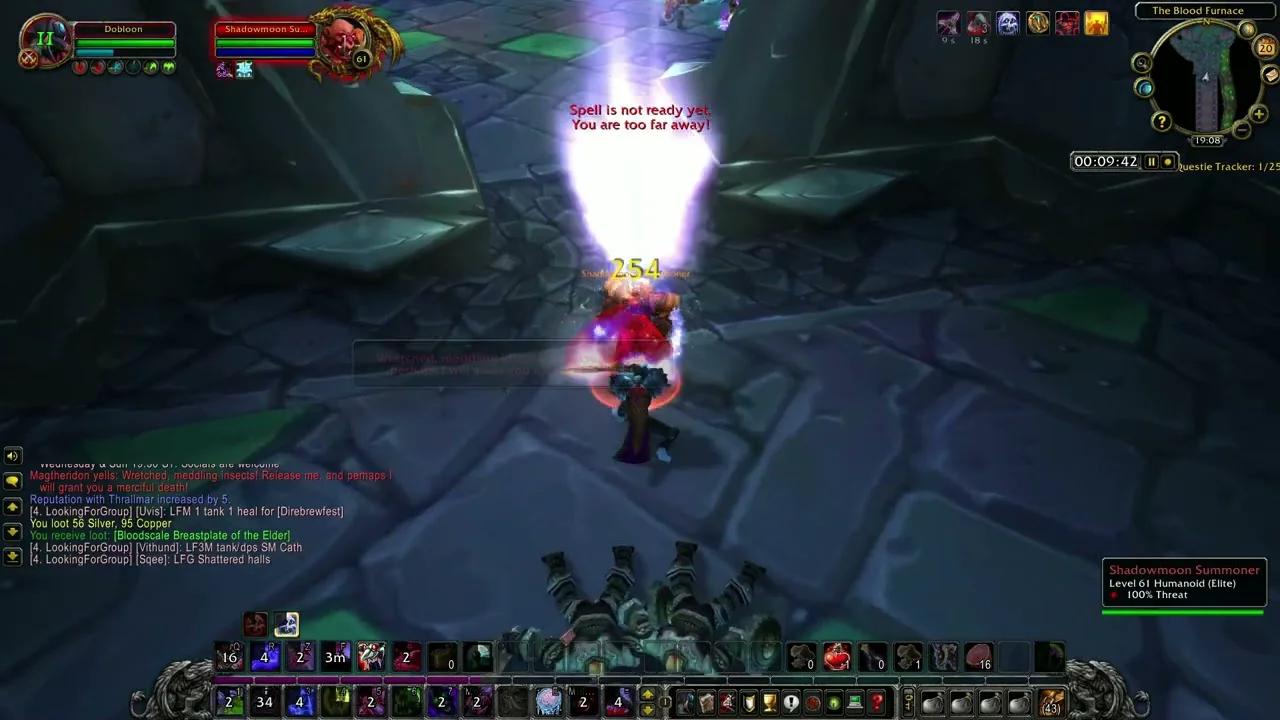Zoom out with the minimap minus button

1240,128
